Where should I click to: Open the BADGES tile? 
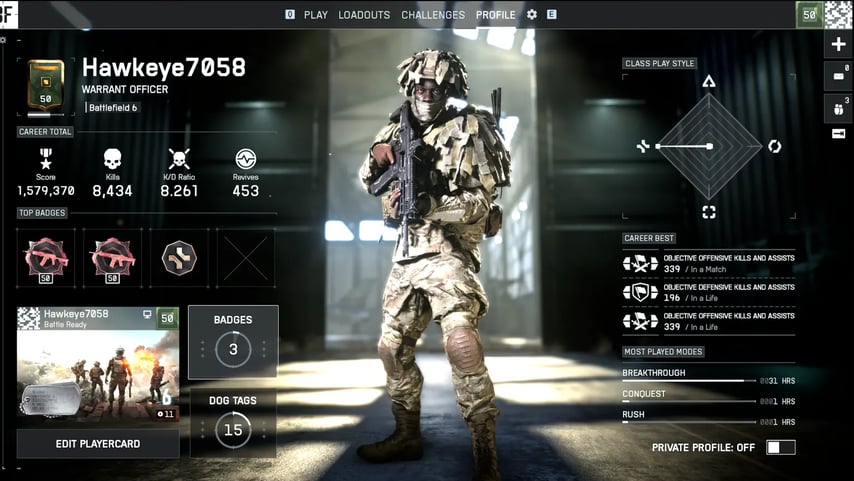233,342
